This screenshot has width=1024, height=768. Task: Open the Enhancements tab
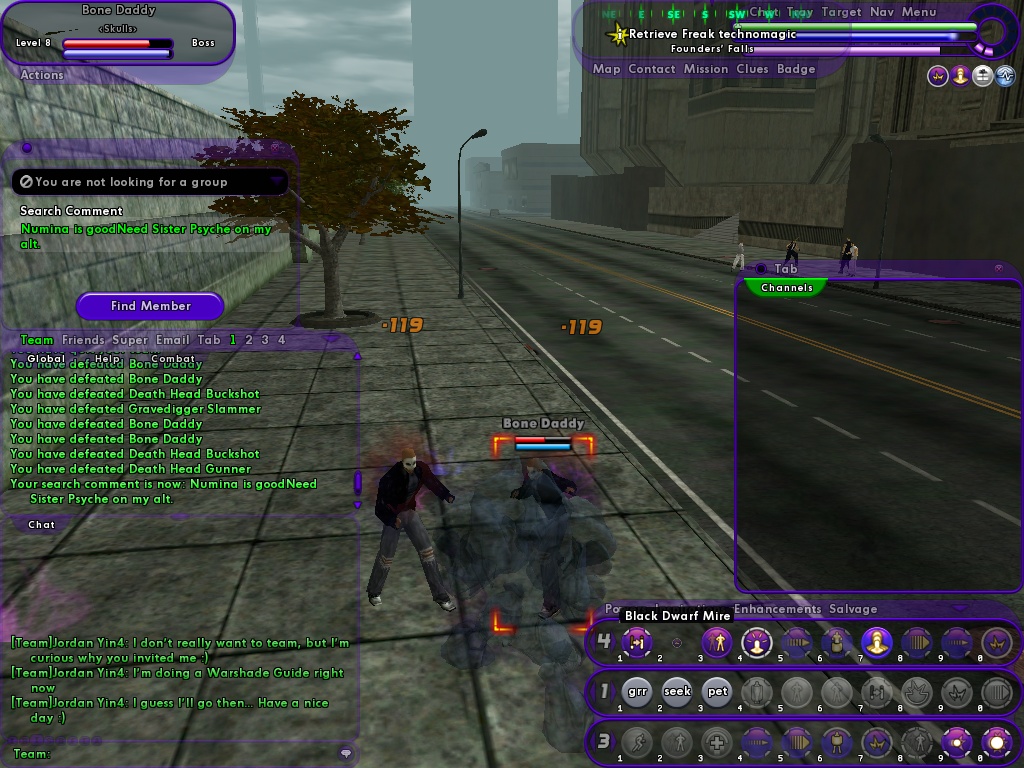coord(777,609)
